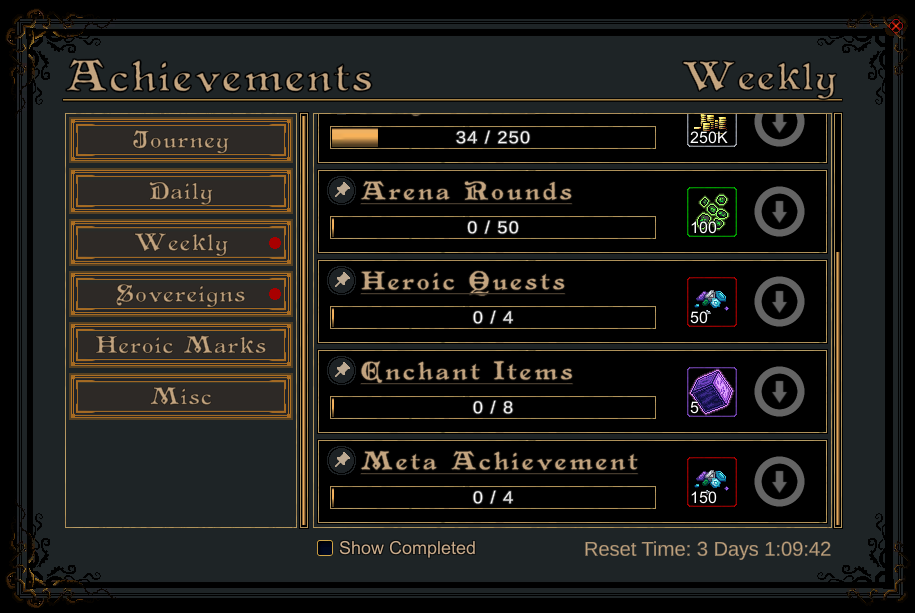Claim the Arena Rounds reward arrow
The width and height of the screenshot is (915, 613).
tap(779, 212)
